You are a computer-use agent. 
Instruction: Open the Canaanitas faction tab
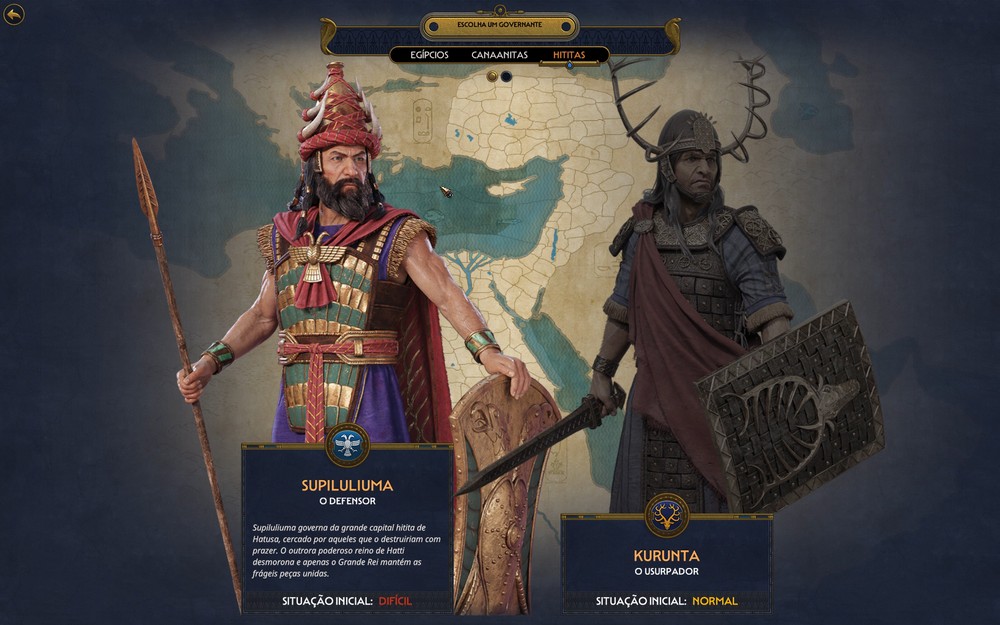(x=500, y=55)
